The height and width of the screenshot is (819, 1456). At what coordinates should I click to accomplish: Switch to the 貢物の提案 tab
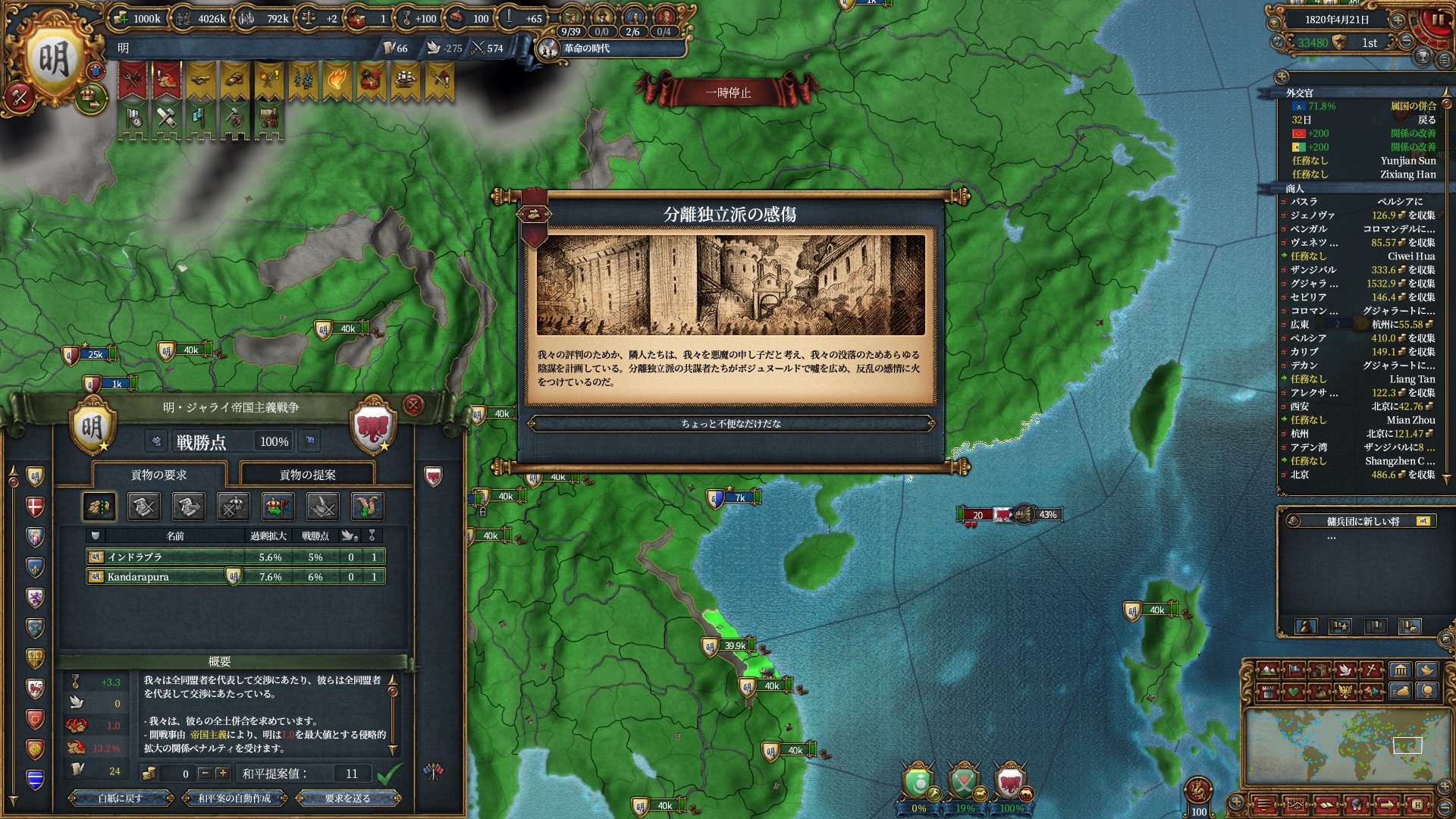(307, 475)
